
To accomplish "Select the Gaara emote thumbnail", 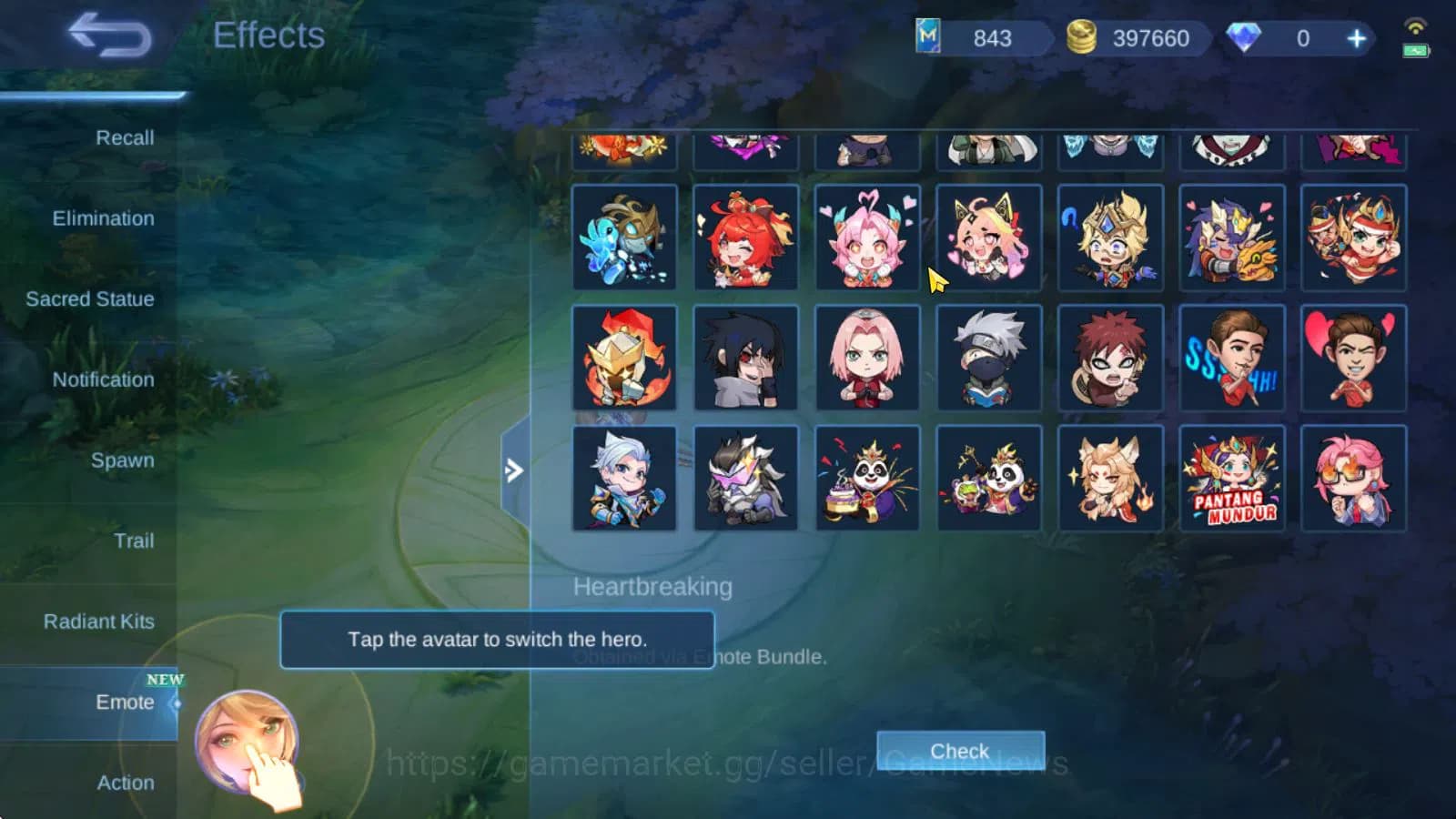I will 1111,359.
